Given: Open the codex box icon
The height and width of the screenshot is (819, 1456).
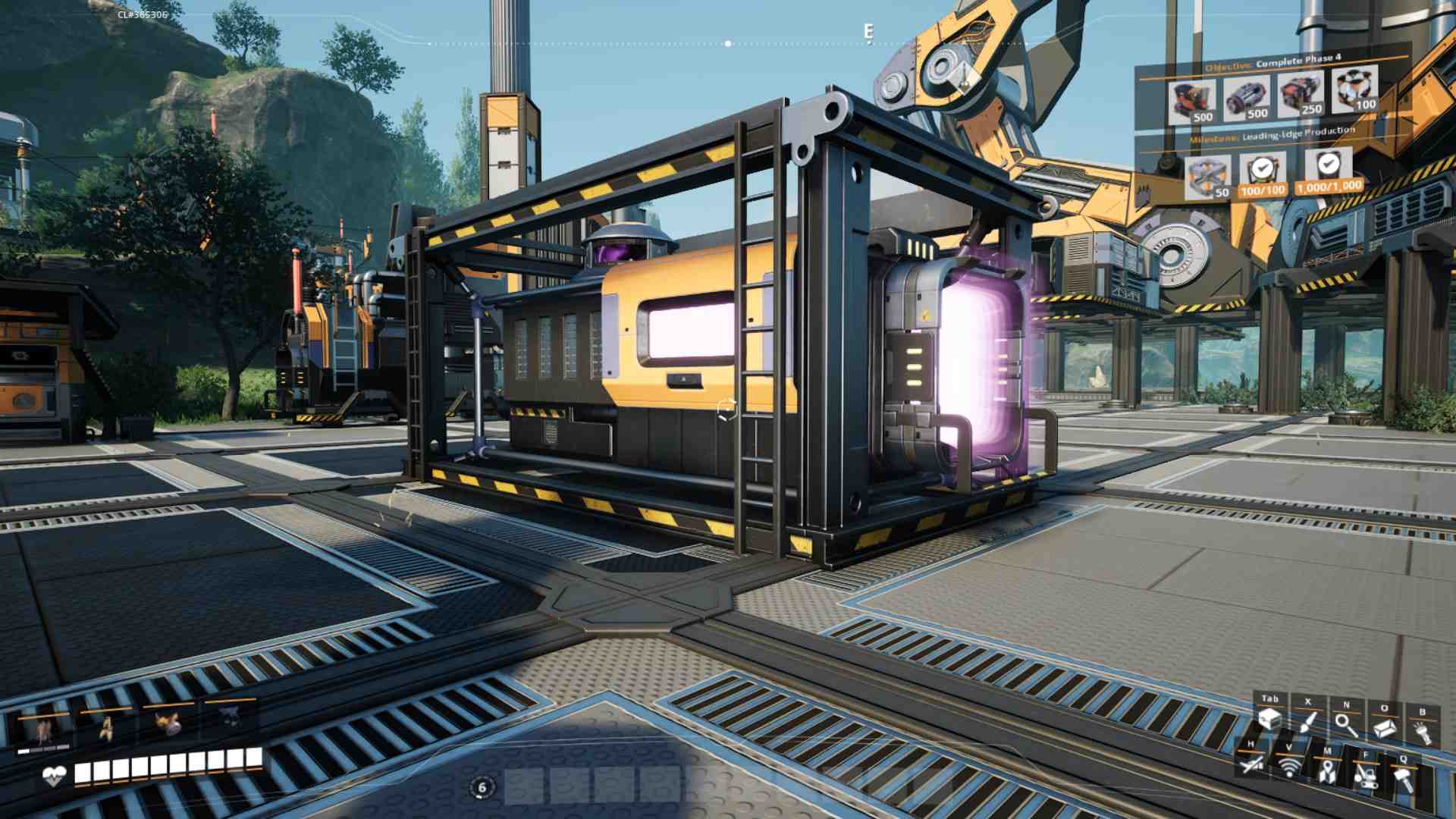Looking at the screenshot, I should click(1385, 728).
